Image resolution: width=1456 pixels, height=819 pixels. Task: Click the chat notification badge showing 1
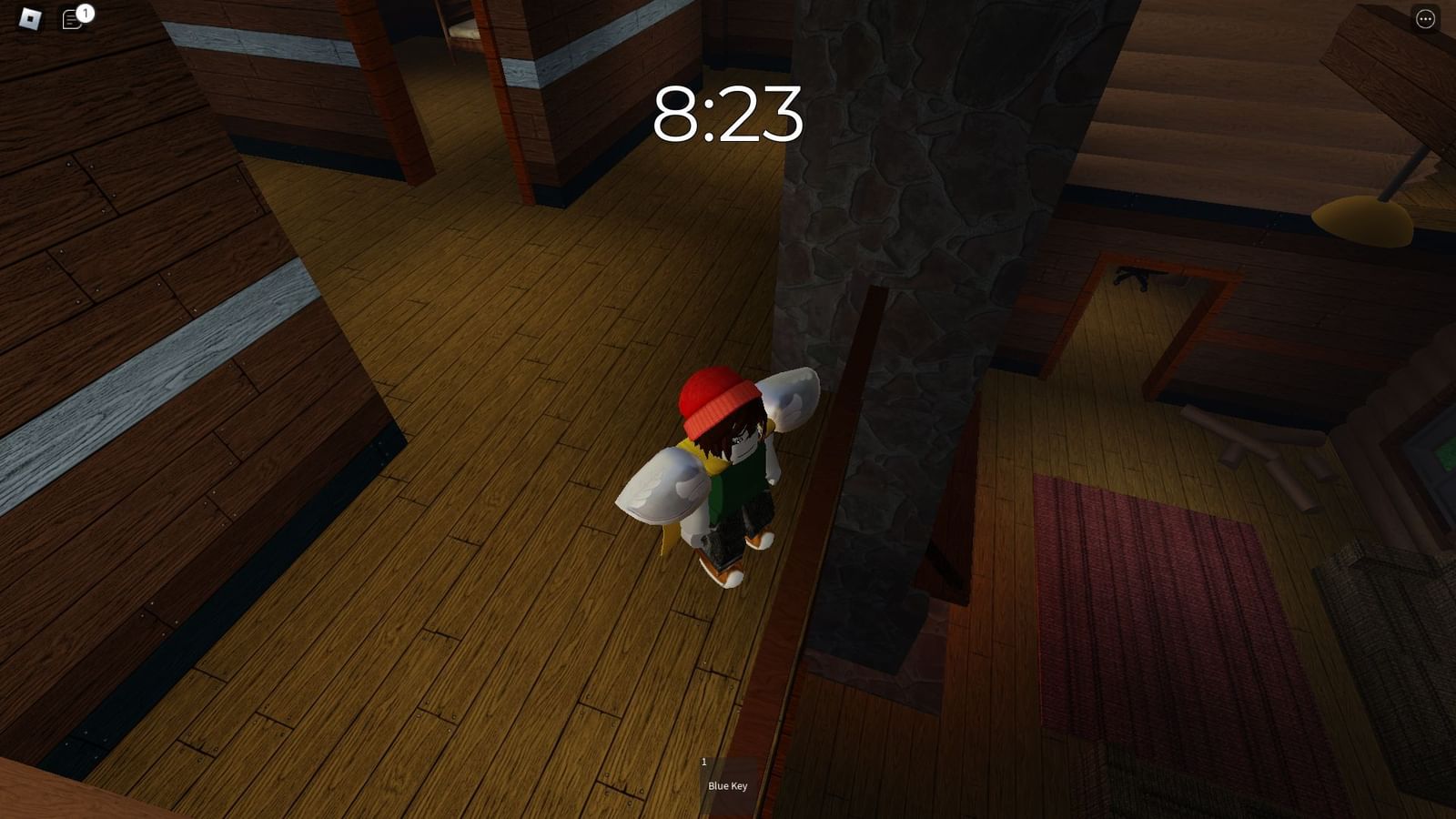point(85,12)
